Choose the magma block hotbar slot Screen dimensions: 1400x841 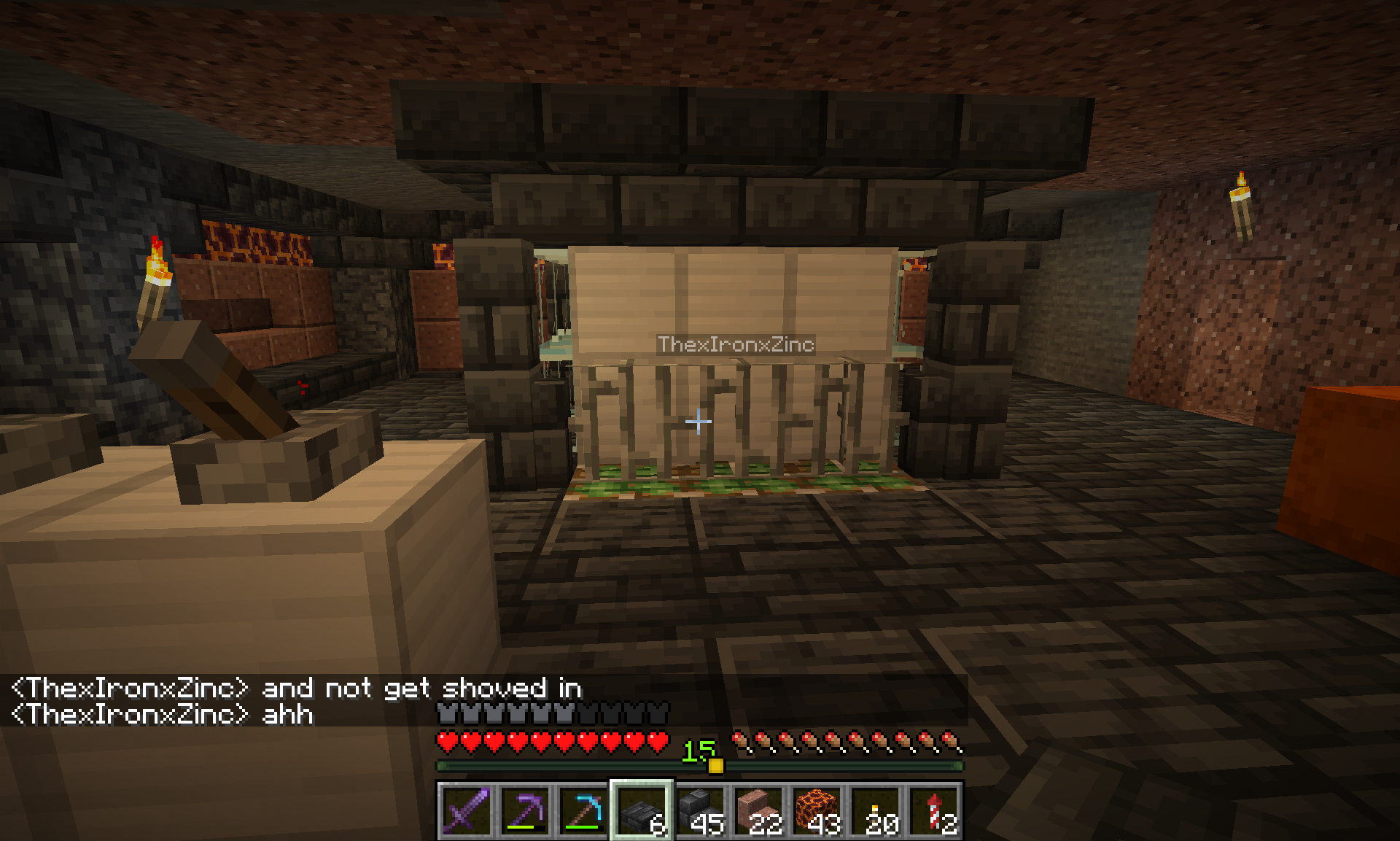(817, 810)
